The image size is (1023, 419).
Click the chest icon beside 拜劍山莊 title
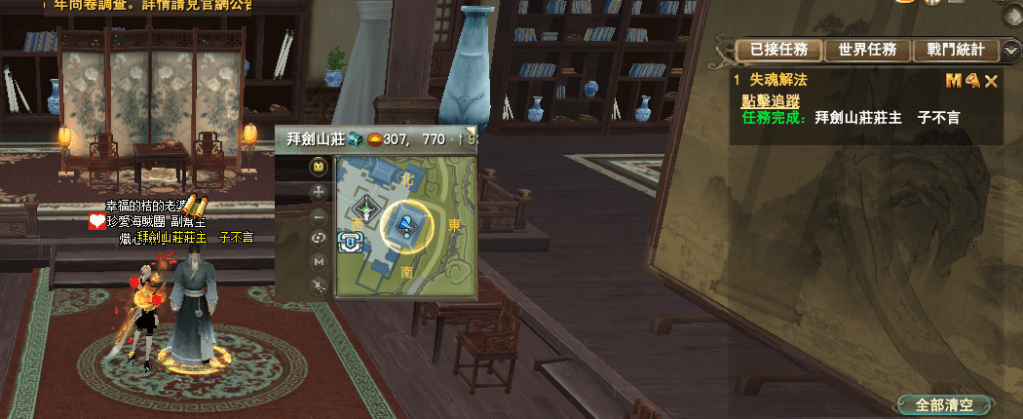355,139
